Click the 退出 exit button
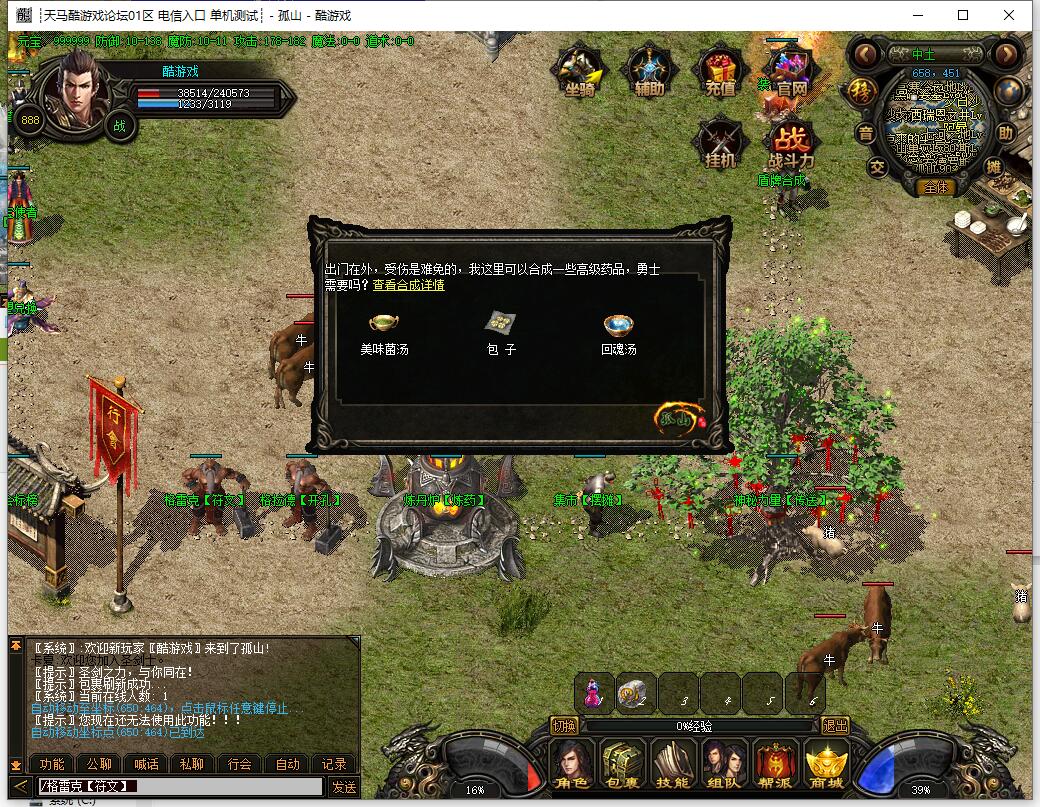Screen dimensions: 1040x807 pyautogui.click(x=834, y=726)
